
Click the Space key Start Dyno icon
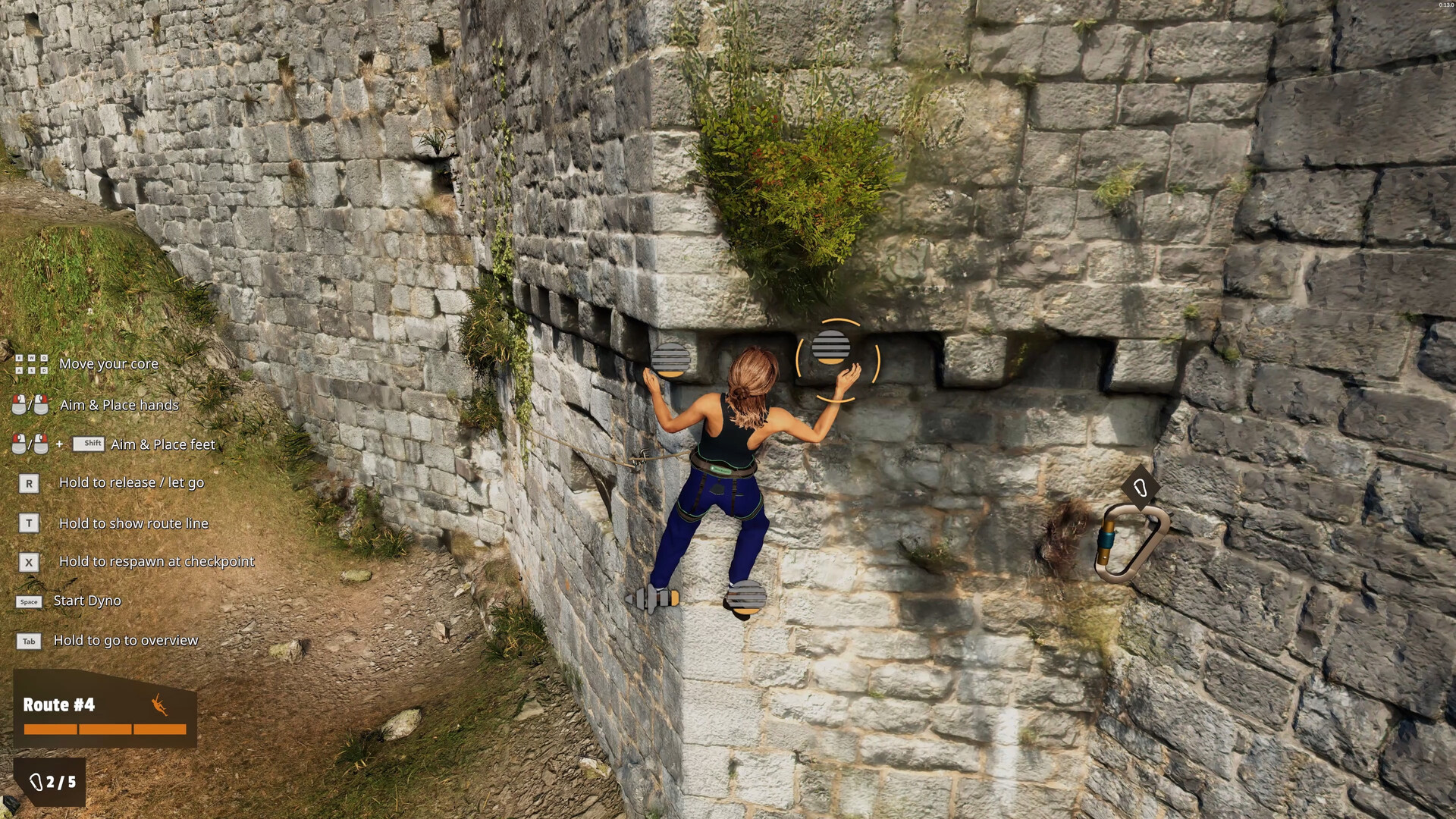point(29,601)
